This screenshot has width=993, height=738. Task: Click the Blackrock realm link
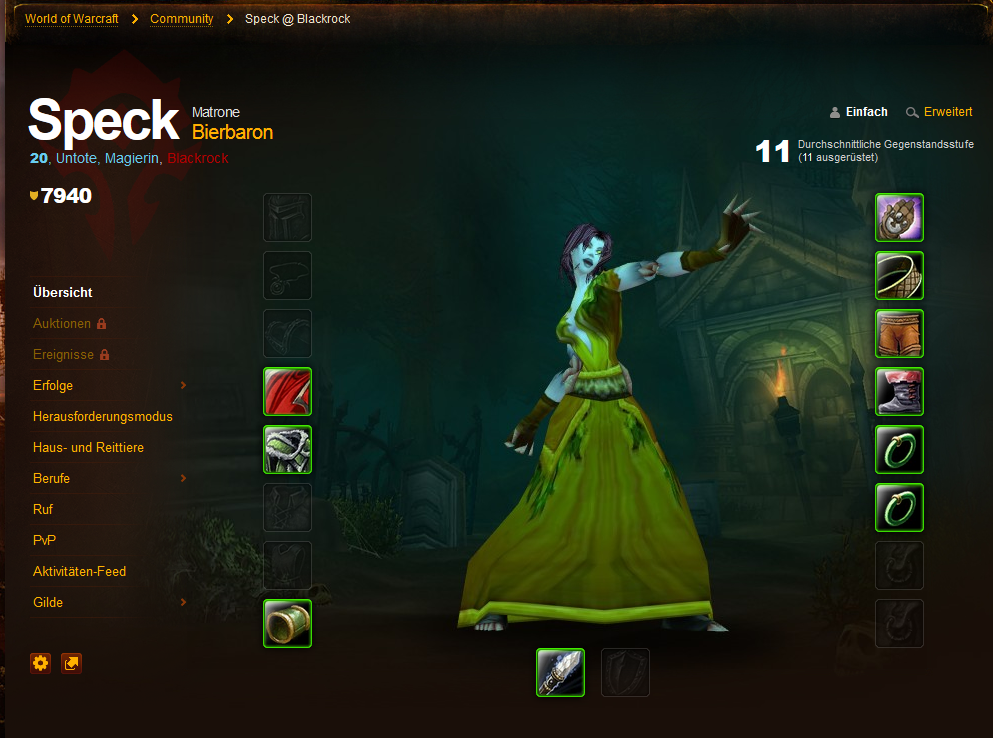[x=198, y=158]
